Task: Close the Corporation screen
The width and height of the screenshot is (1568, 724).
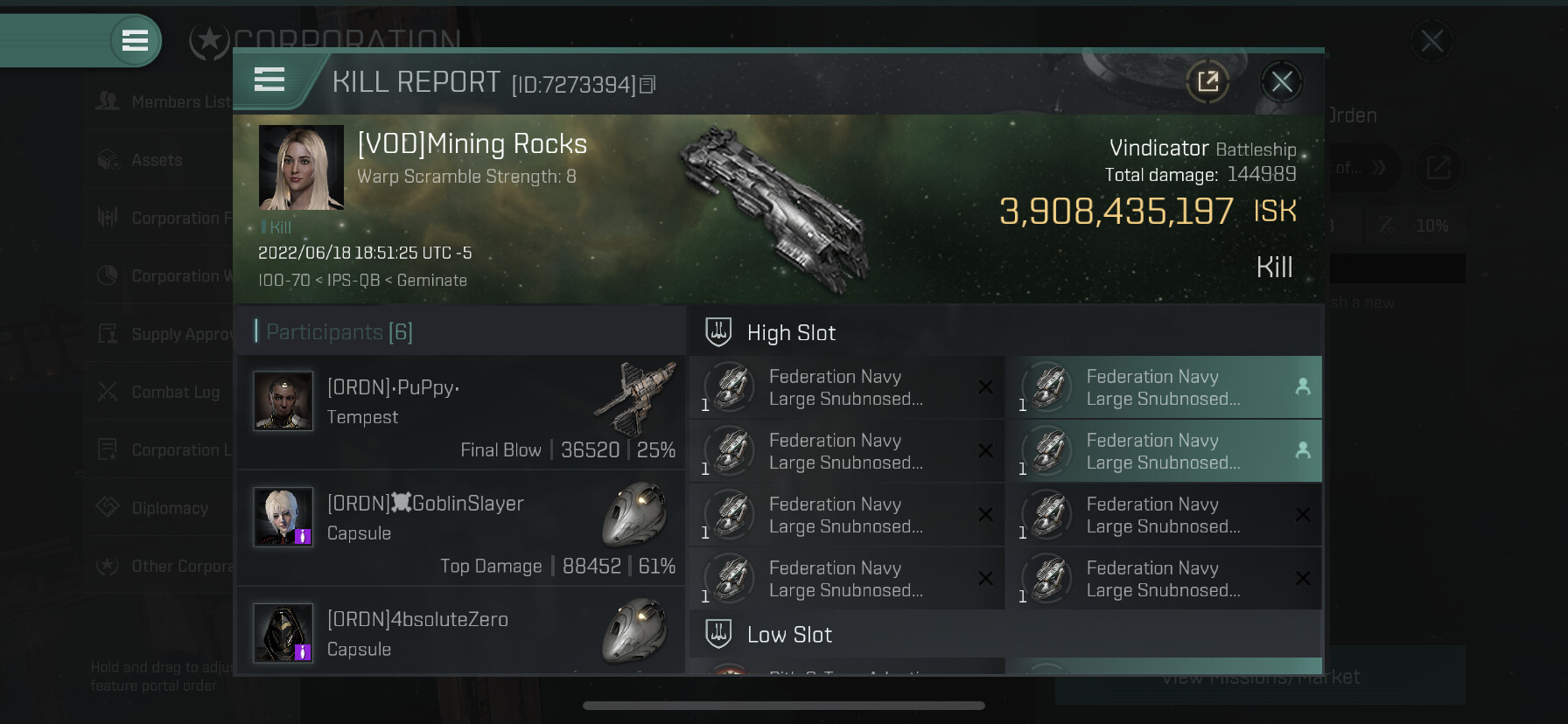Action: pyautogui.click(x=1432, y=40)
